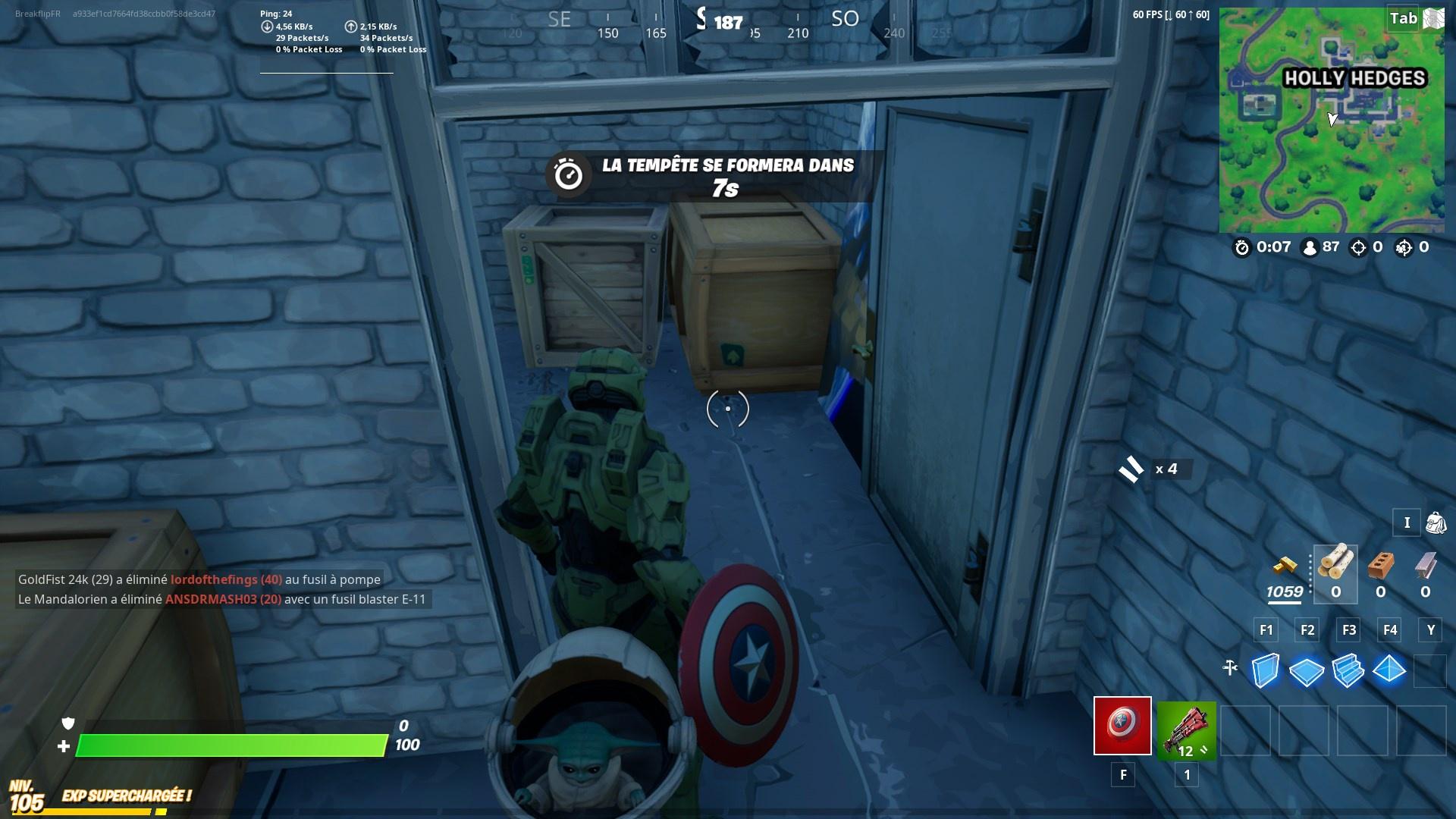This screenshot has width=1456, height=819.
Task: Select the stairs build piece icon
Action: [x=1347, y=670]
